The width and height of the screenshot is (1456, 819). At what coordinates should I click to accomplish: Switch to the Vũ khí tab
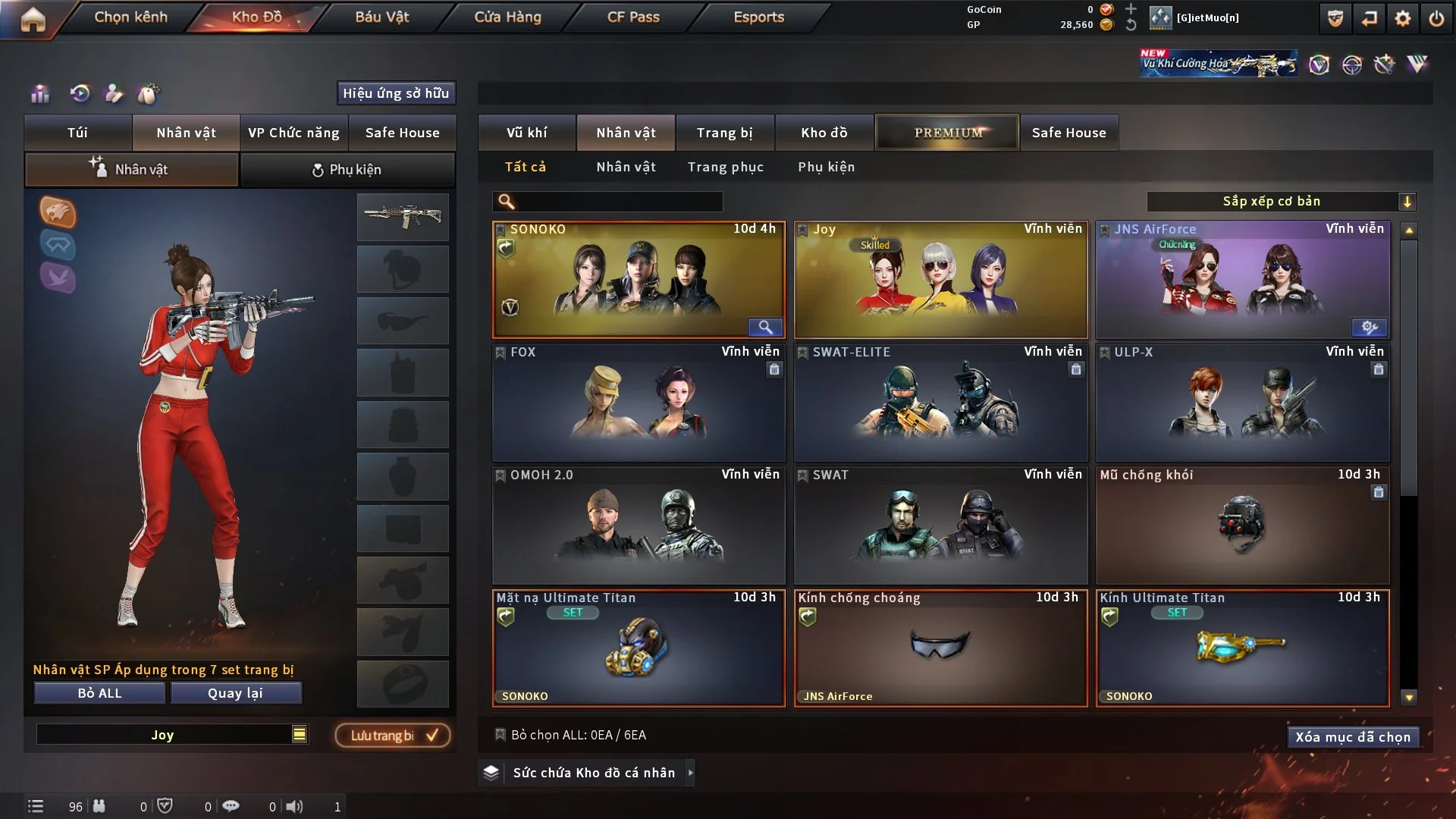click(526, 133)
